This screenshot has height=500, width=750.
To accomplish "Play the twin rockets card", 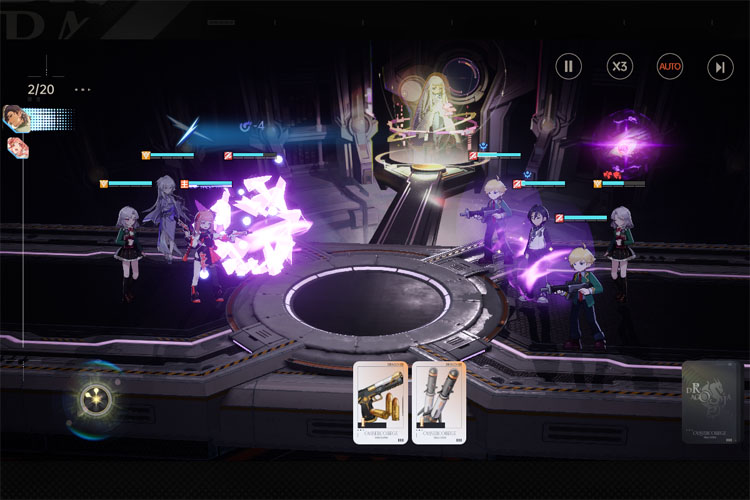I will [439, 402].
